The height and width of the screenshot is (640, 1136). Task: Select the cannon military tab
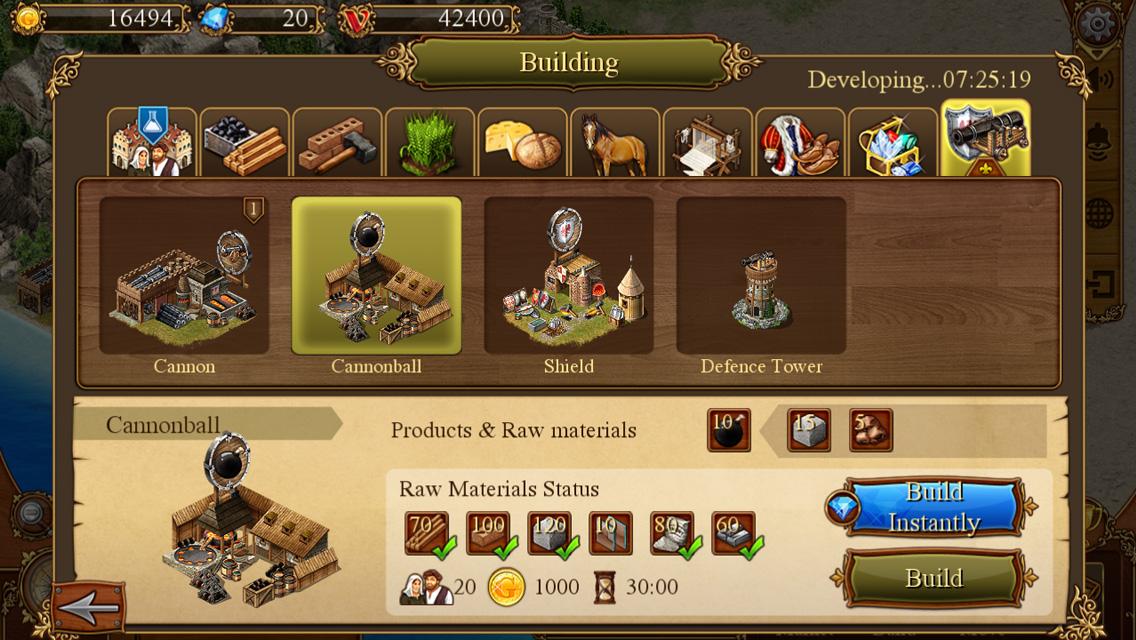[x=985, y=140]
